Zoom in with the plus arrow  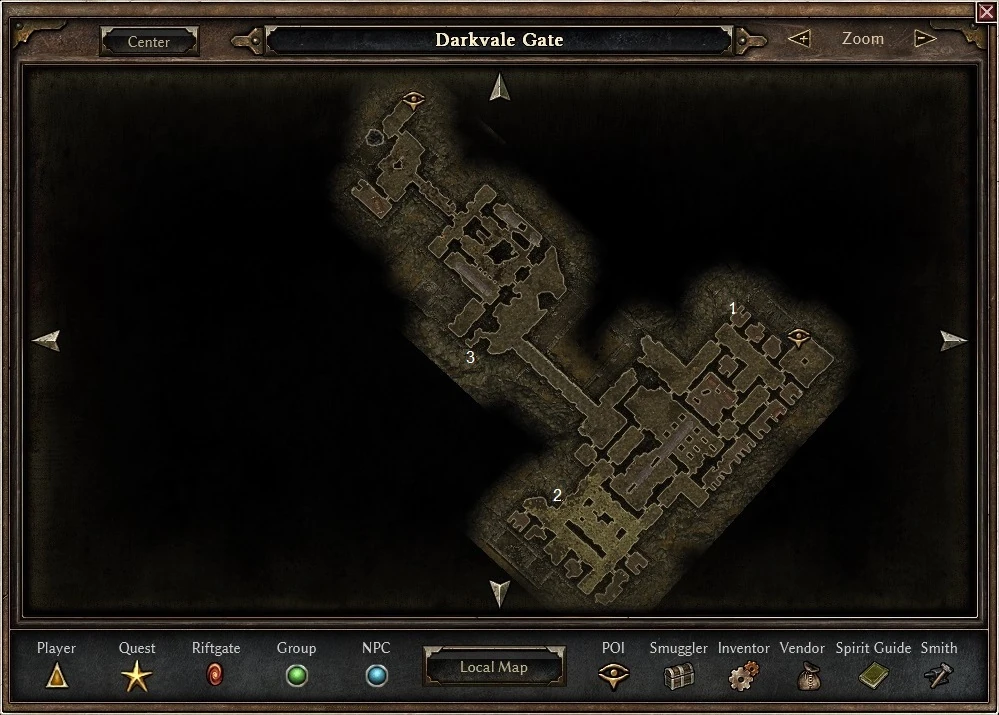click(799, 39)
